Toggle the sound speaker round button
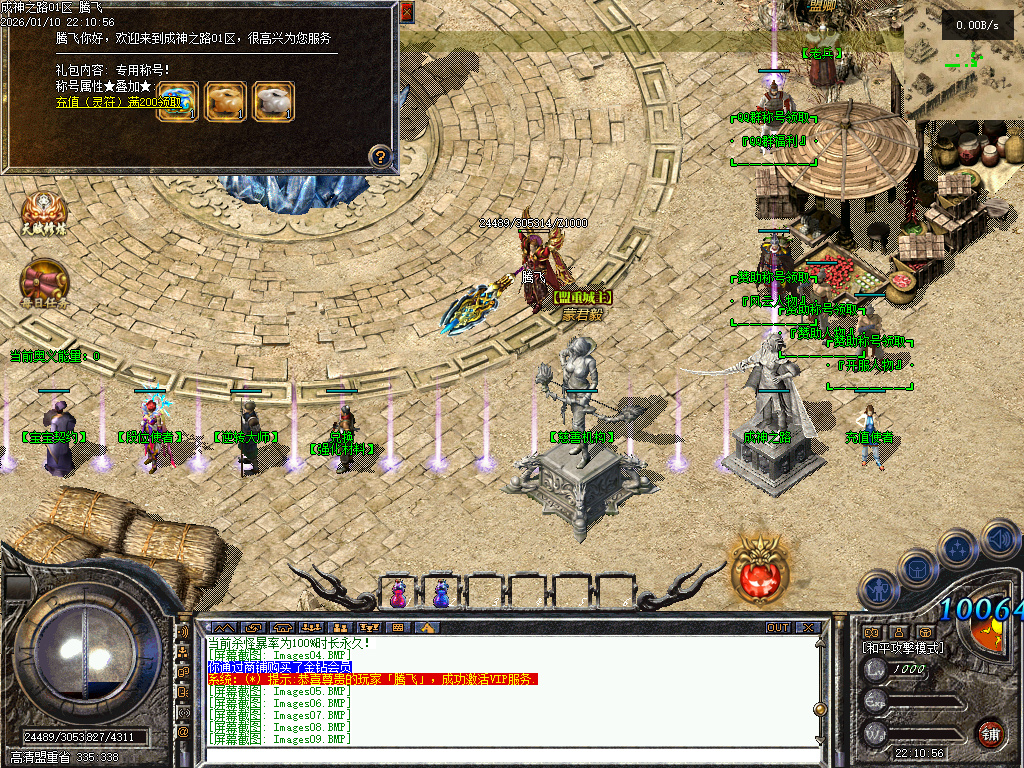 point(999,539)
